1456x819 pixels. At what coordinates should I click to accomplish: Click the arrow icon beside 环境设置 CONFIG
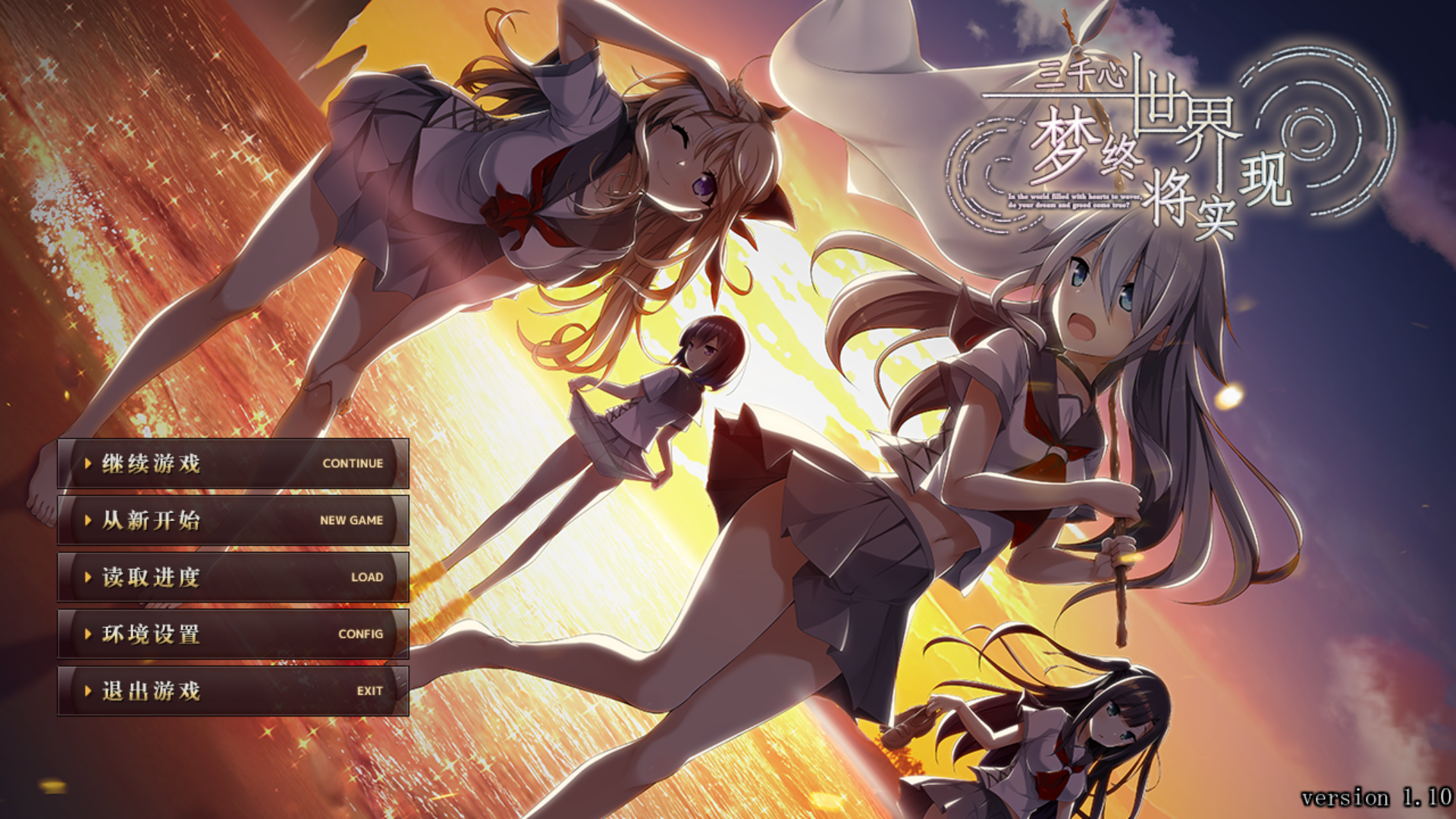89,633
